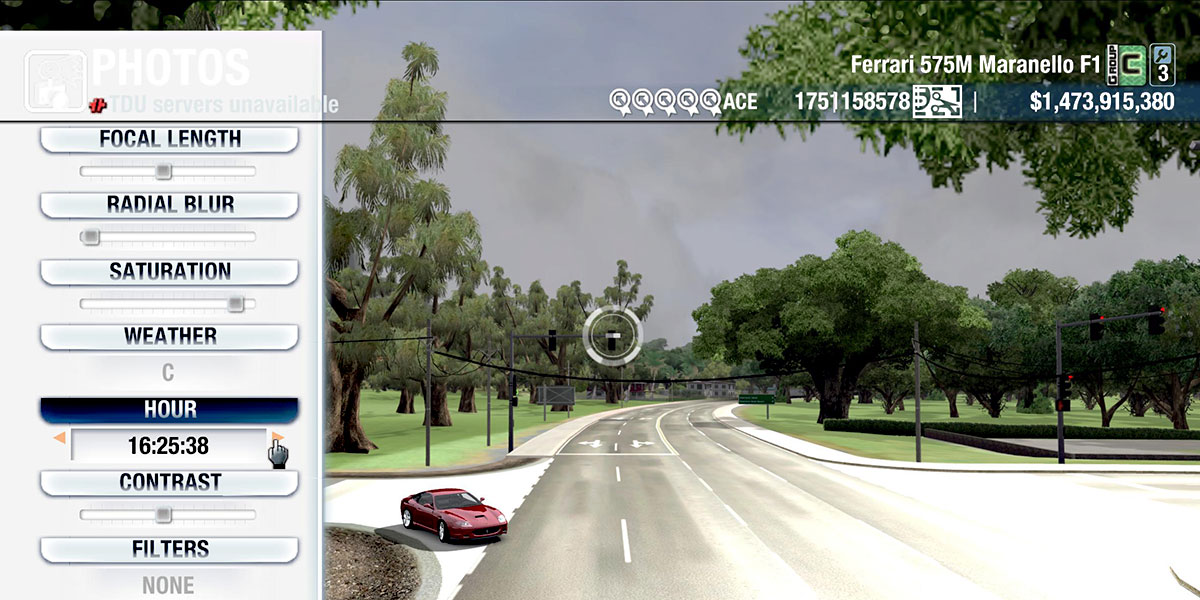Click the Radial Blur slider handle

(x=91, y=237)
